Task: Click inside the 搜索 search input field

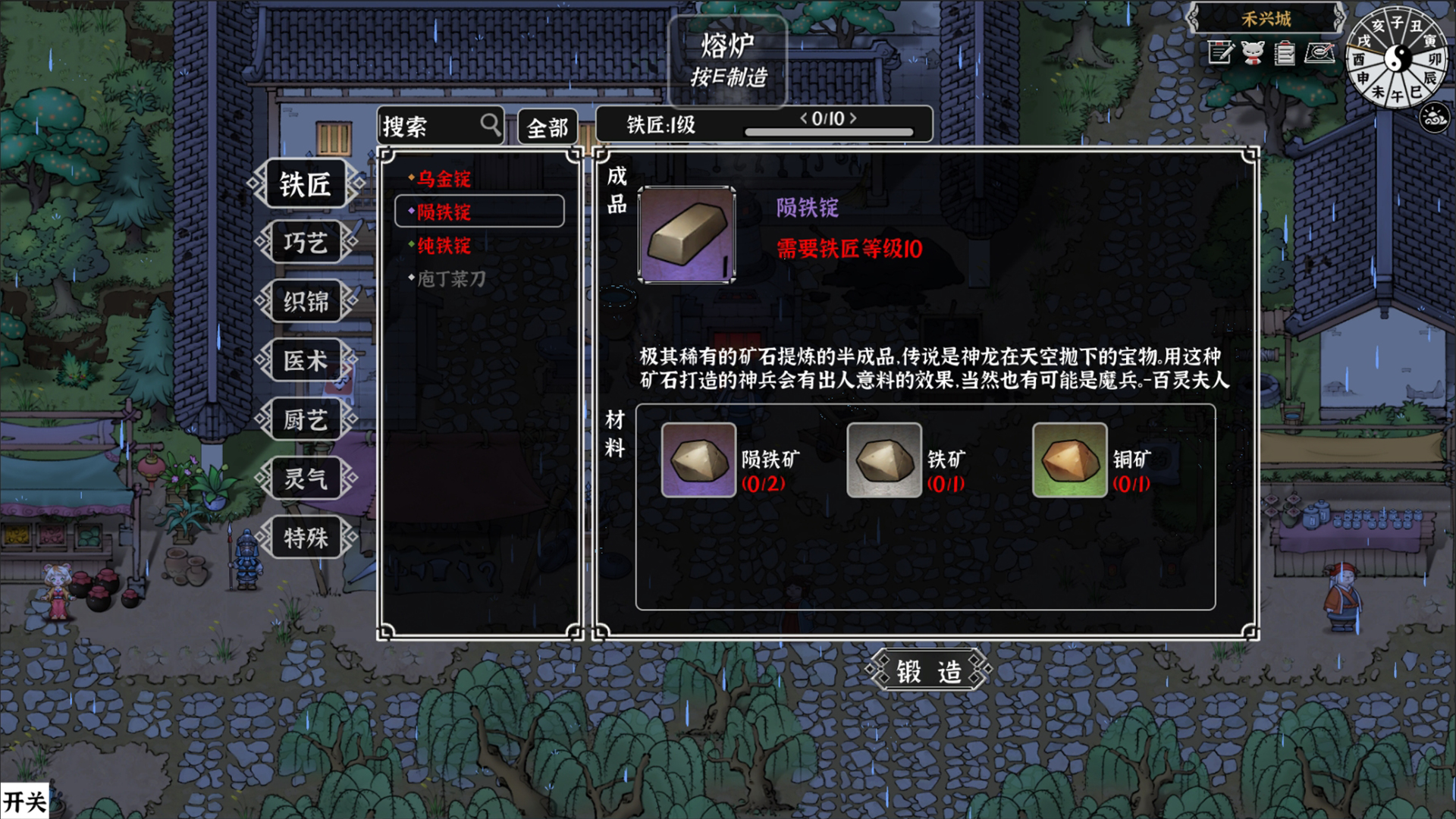Action: coord(425,124)
